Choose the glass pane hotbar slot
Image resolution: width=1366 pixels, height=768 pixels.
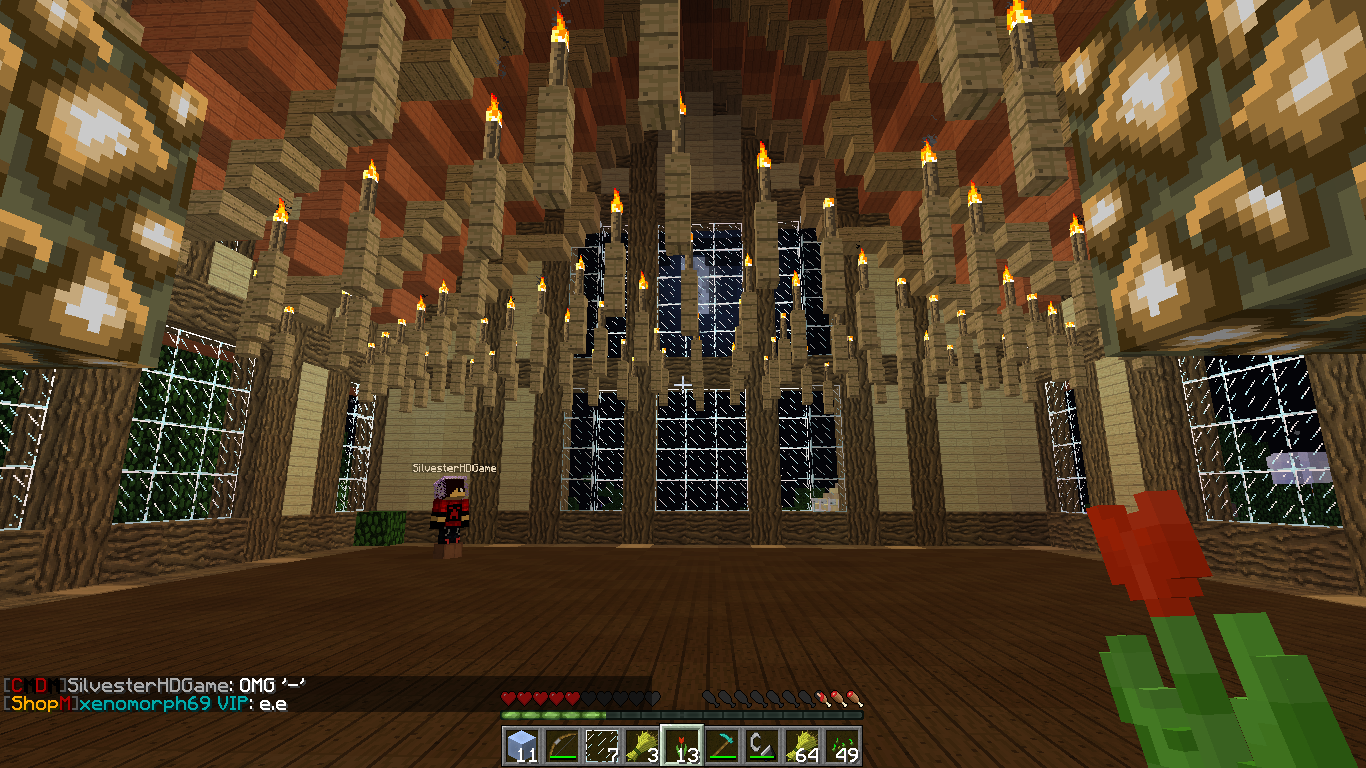point(601,746)
